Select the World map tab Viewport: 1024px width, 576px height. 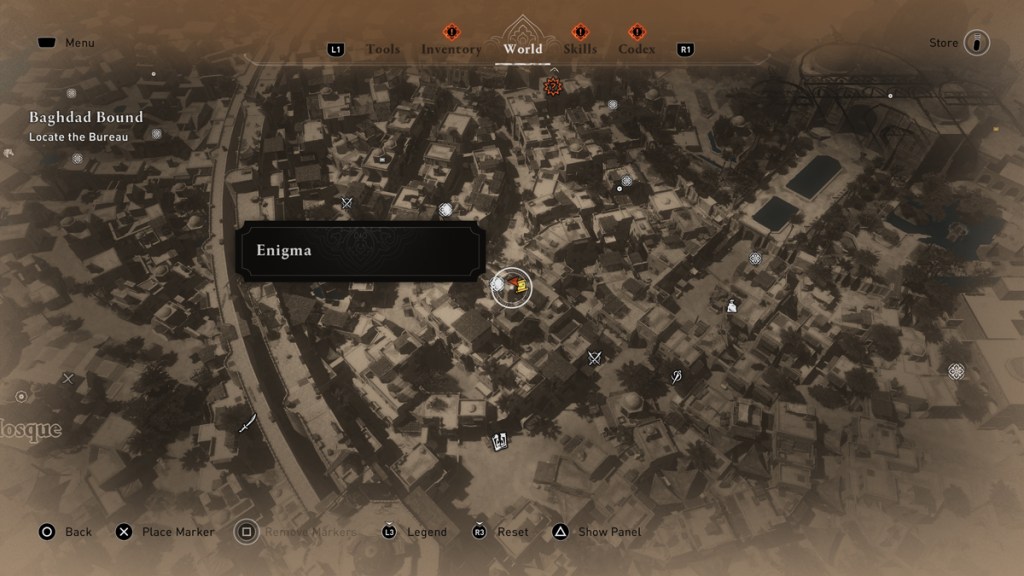pyautogui.click(x=523, y=49)
